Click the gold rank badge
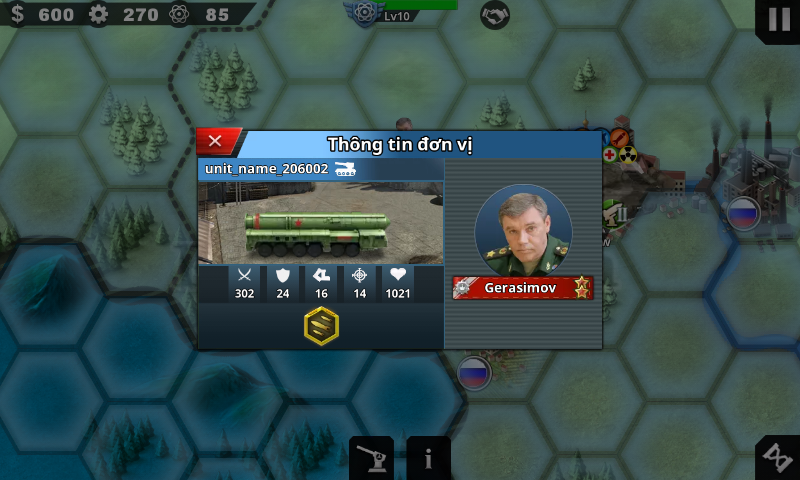The image size is (800, 480). point(321,326)
